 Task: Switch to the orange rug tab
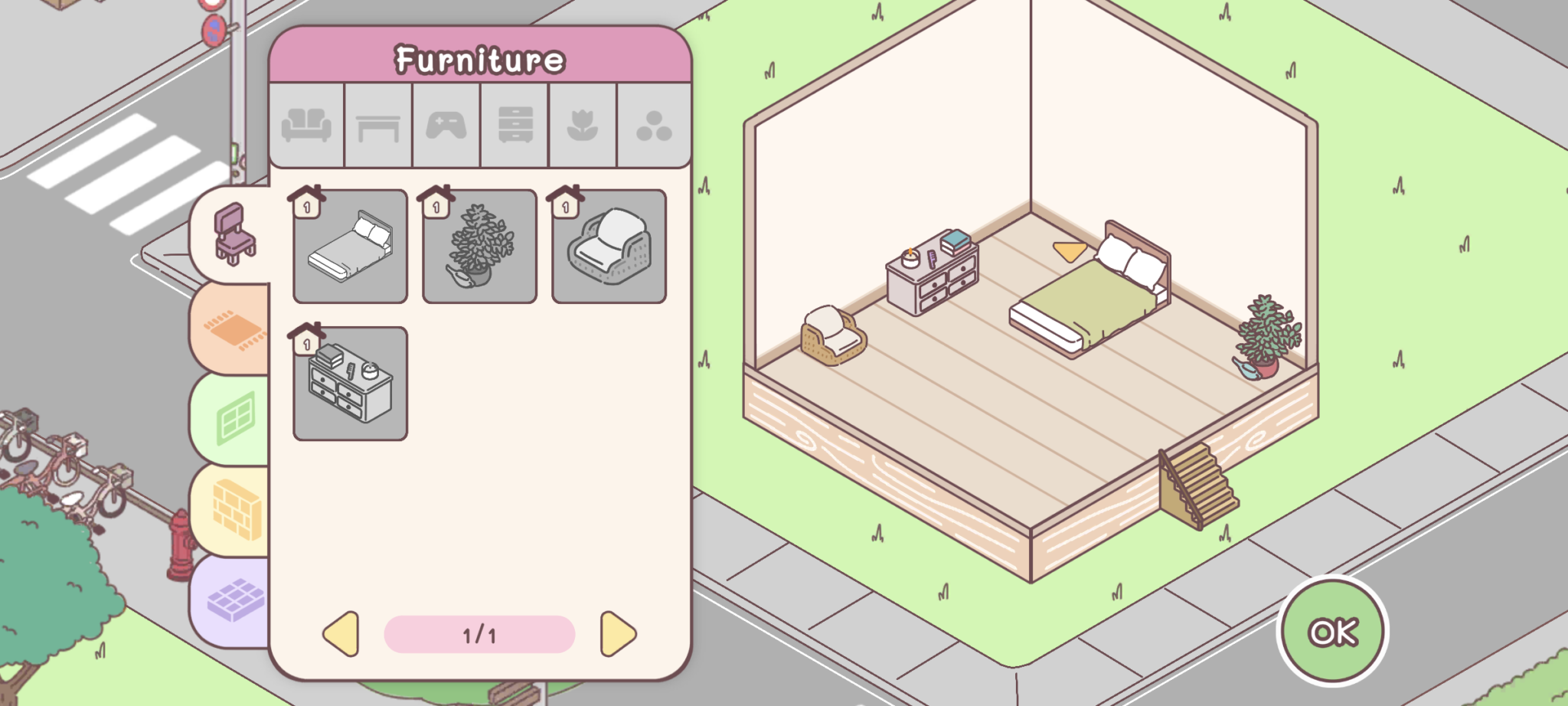234,328
